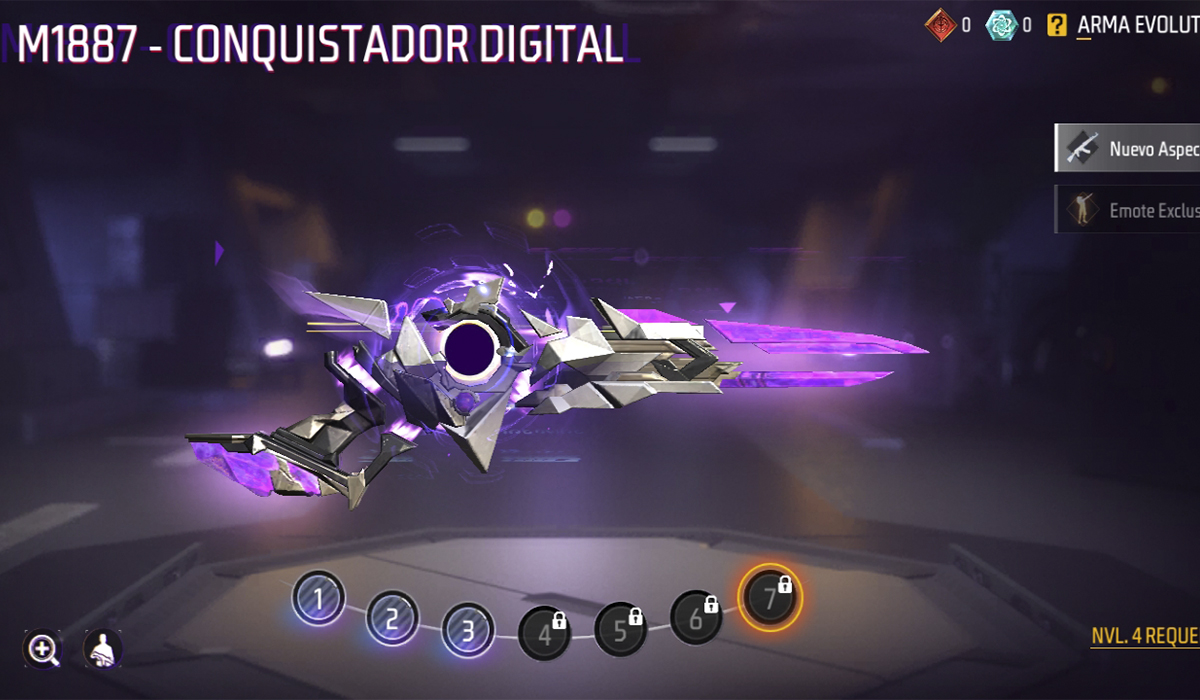Choose locked level 6 node
This screenshot has height=700, width=1200.
pos(696,617)
